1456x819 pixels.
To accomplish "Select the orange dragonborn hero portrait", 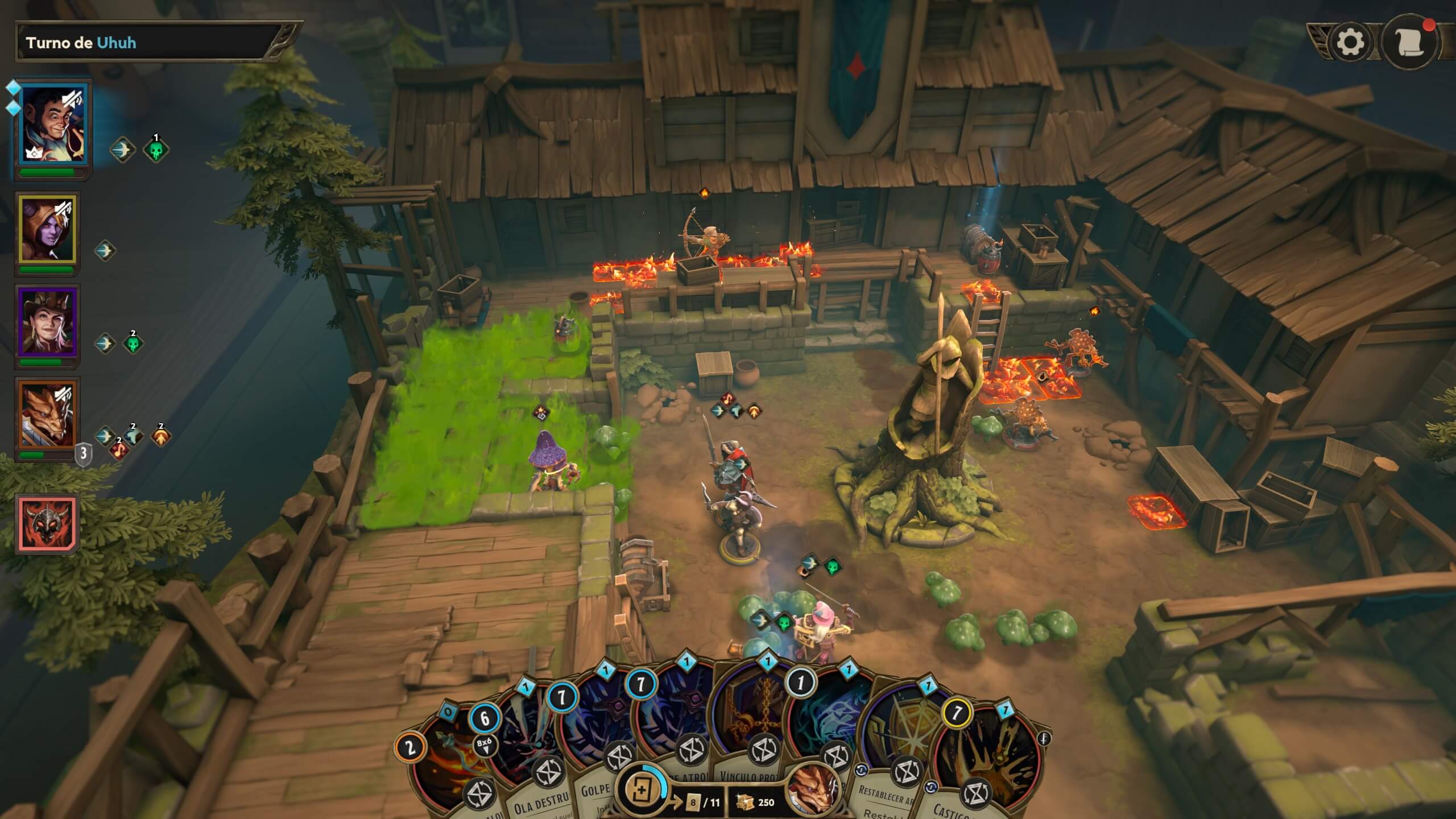I will (x=47, y=415).
